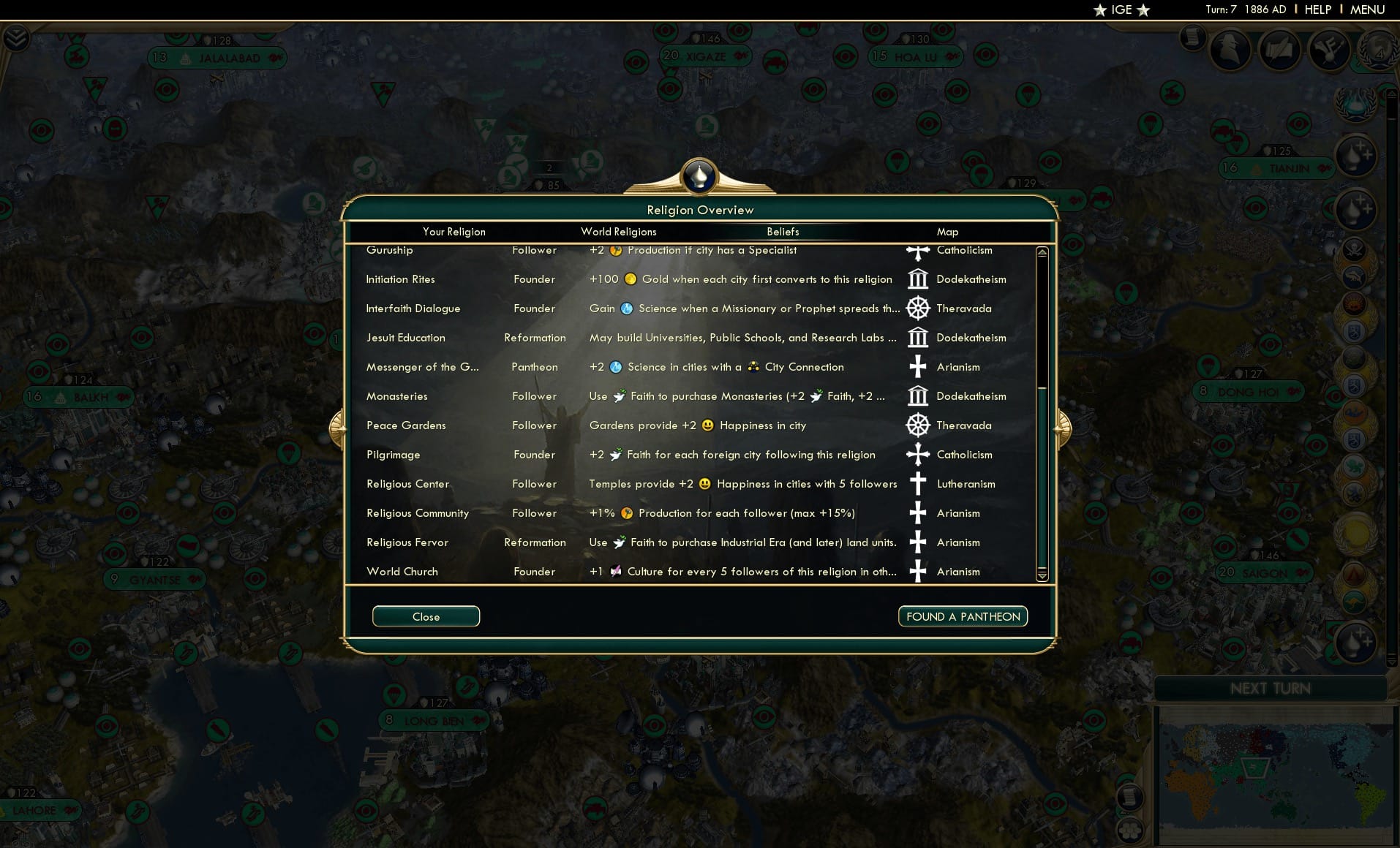Click the Catholicism cross icon beside Pilgrimage
Image resolution: width=1400 pixels, height=848 pixels.
(918, 454)
